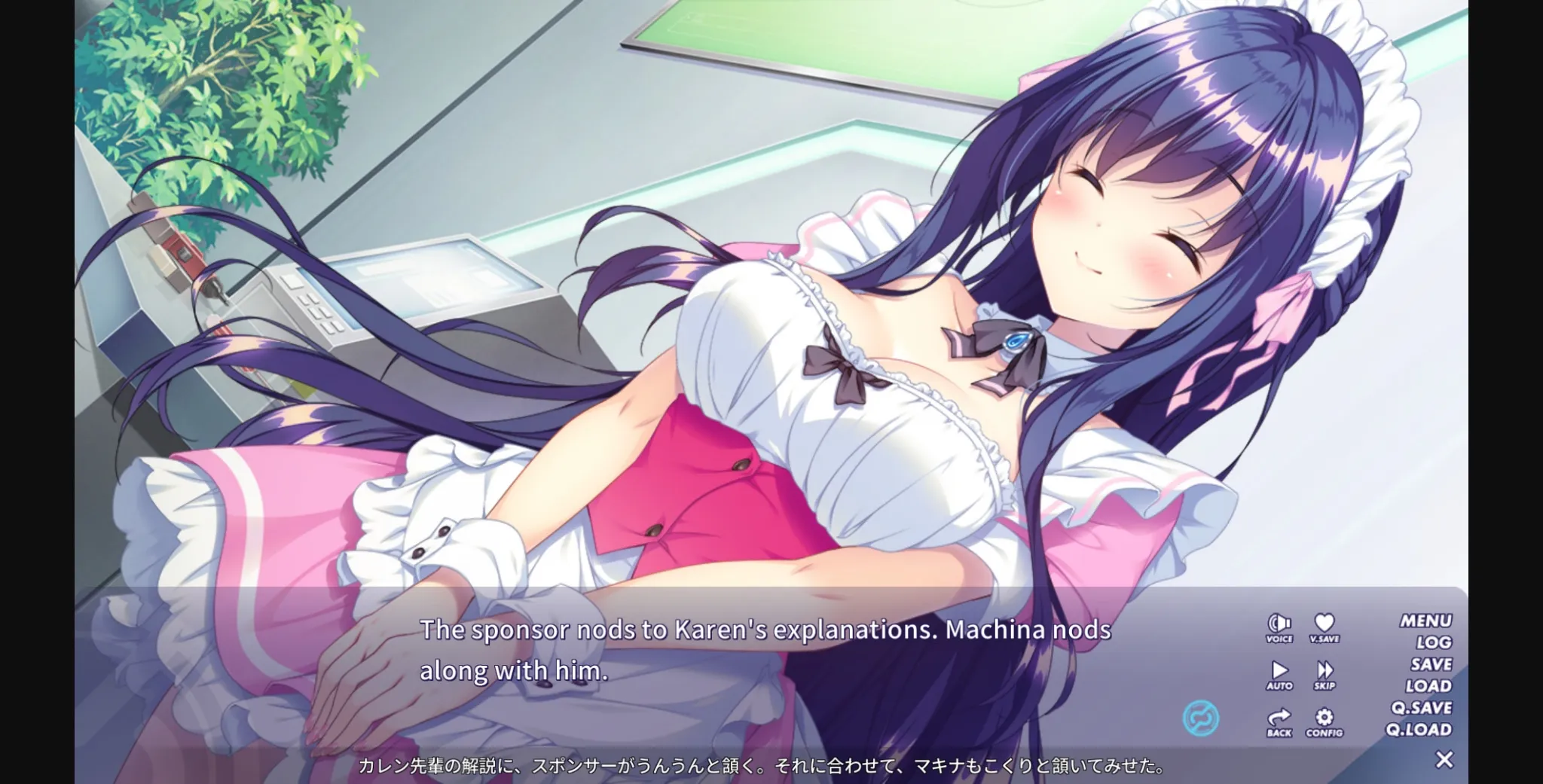
Task: Open the SAVE screen
Action: pyautogui.click(x=1430, y=664)
